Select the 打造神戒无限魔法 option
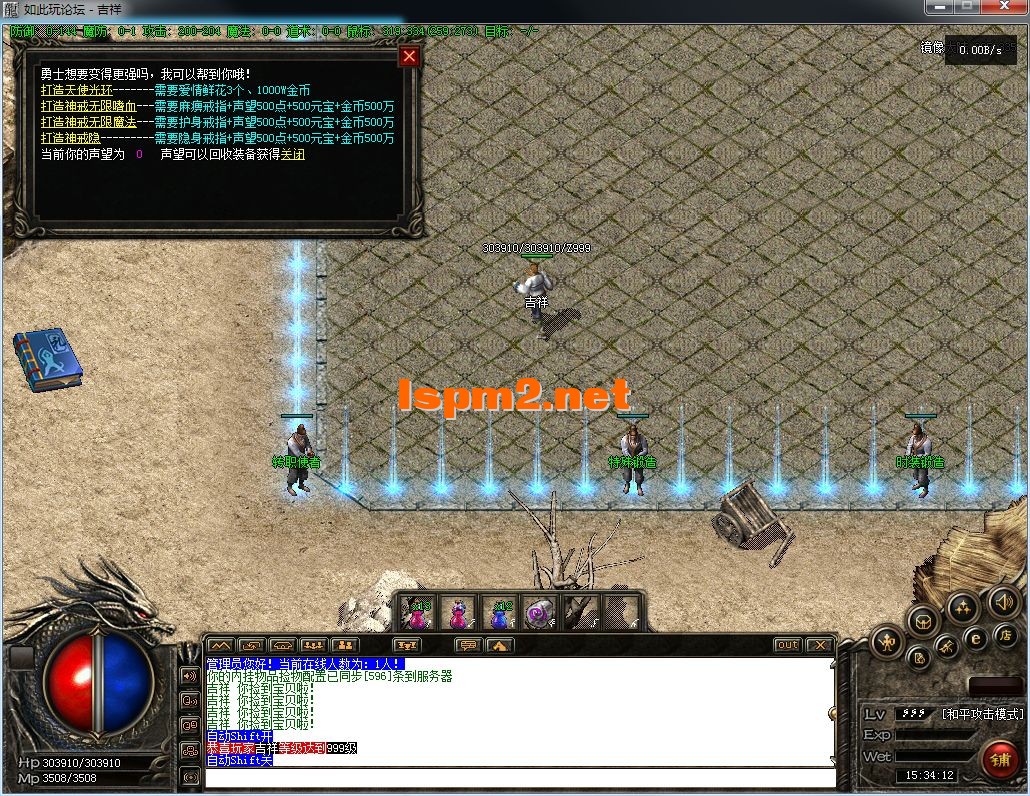The width and height of the screenshot is (1030, 796). pyautogui.click(x=87, y=122)
